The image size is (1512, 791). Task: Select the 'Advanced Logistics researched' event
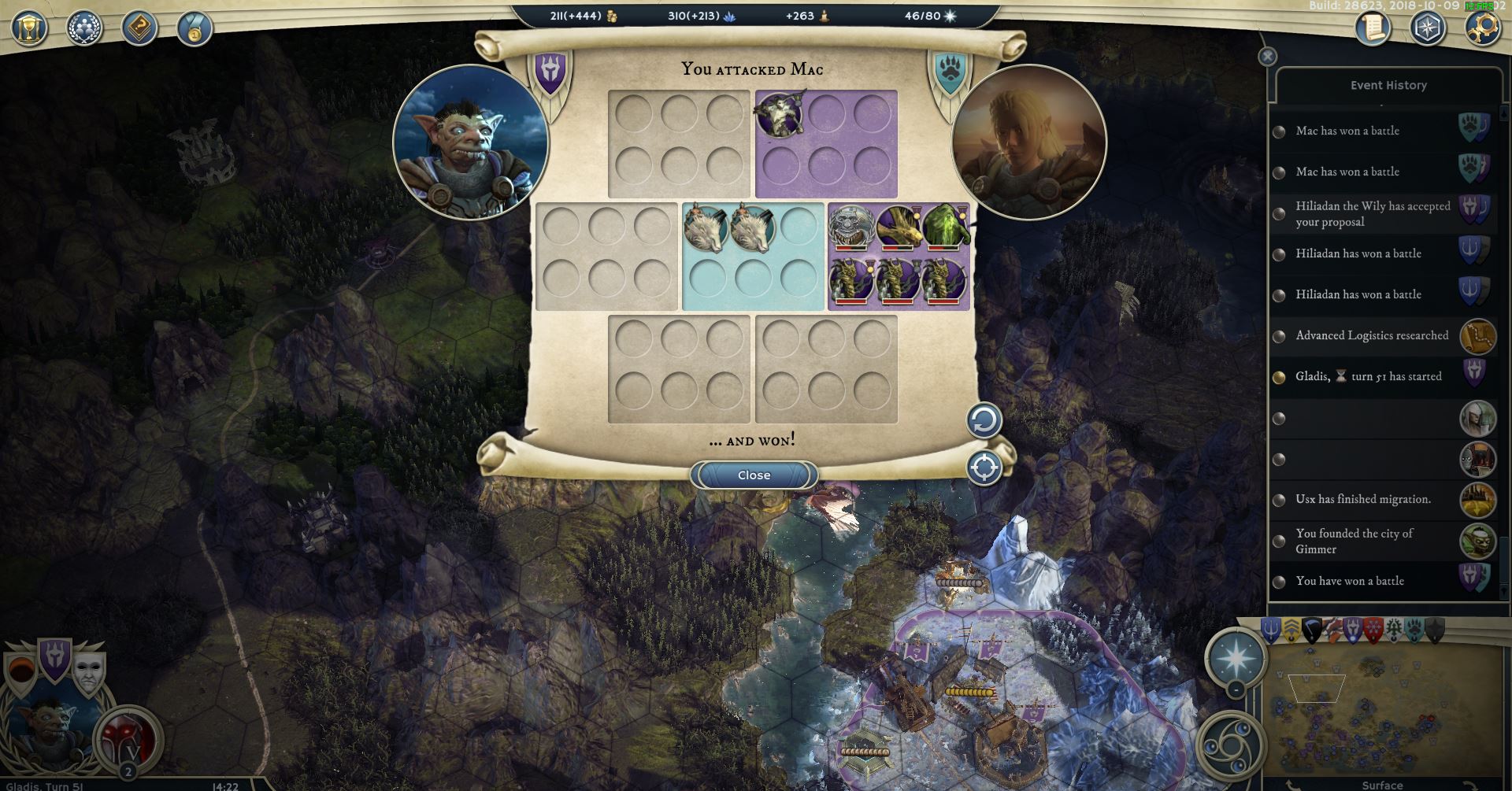click(1372, 335)
